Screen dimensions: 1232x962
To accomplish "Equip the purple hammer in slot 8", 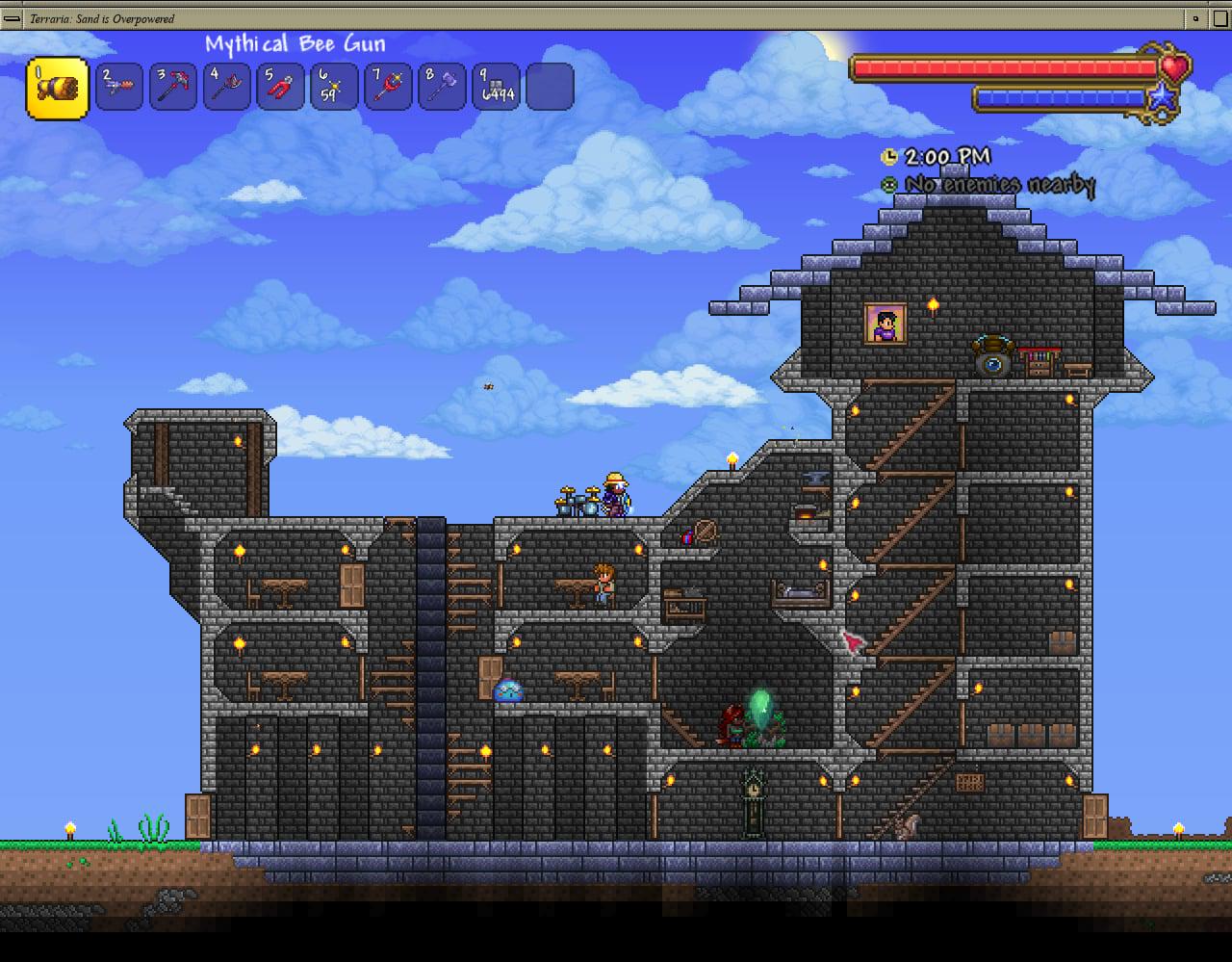I will (x=443, y=88).
